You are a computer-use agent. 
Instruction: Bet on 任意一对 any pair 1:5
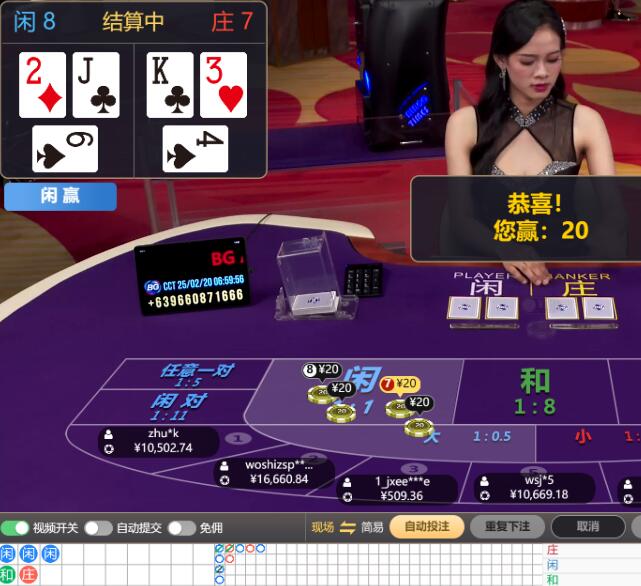tap(195, 374)
